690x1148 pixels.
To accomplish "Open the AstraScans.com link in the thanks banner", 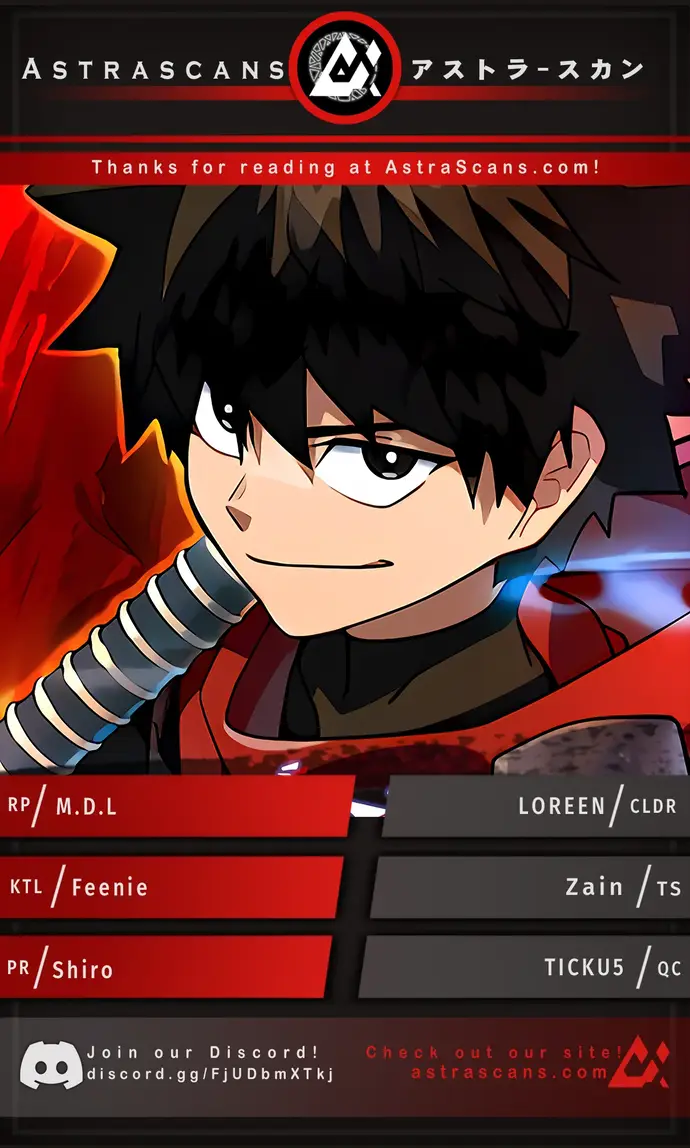I will click(x=492, y=167).
